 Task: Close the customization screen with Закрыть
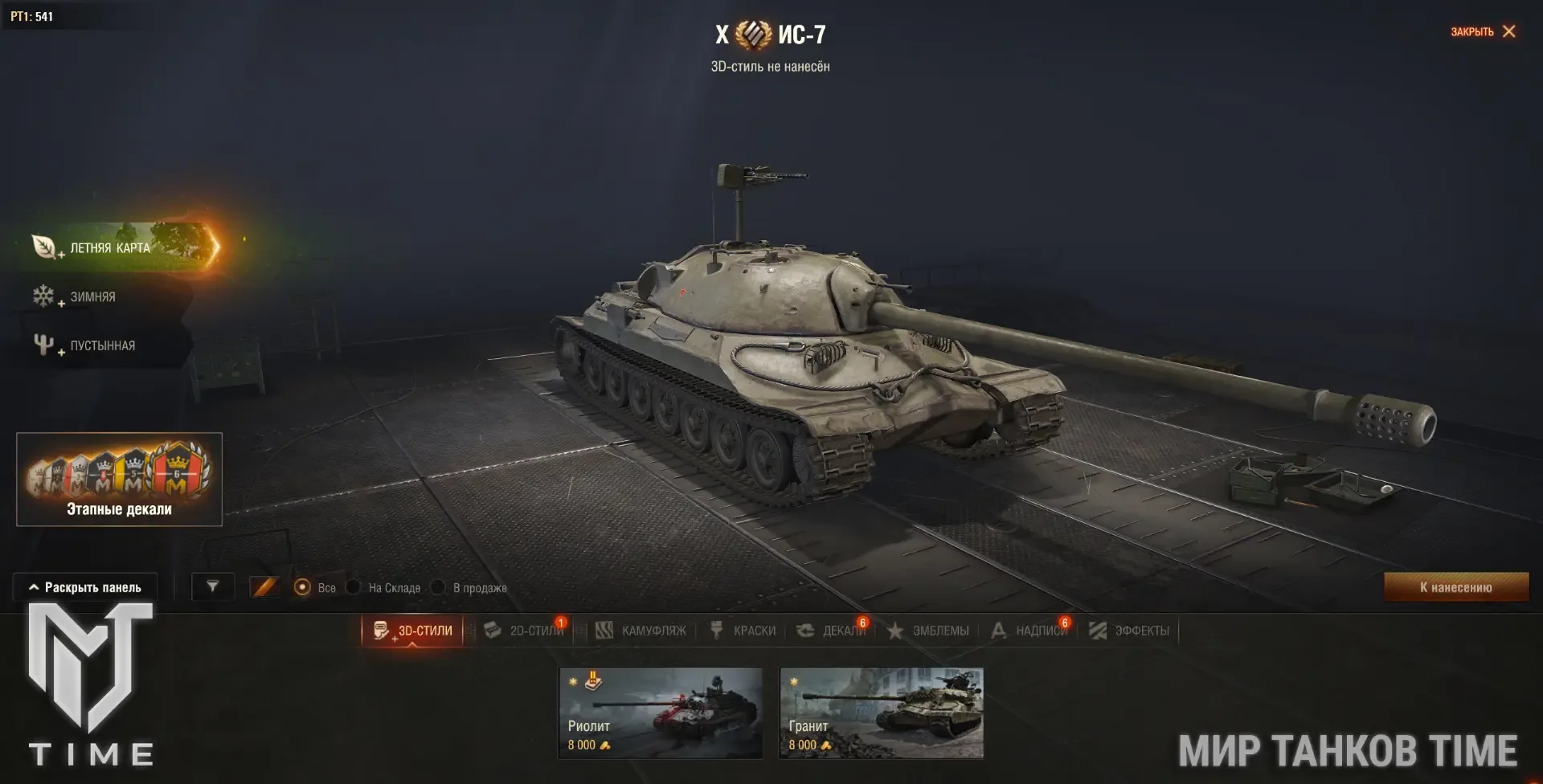(1483, 31)
